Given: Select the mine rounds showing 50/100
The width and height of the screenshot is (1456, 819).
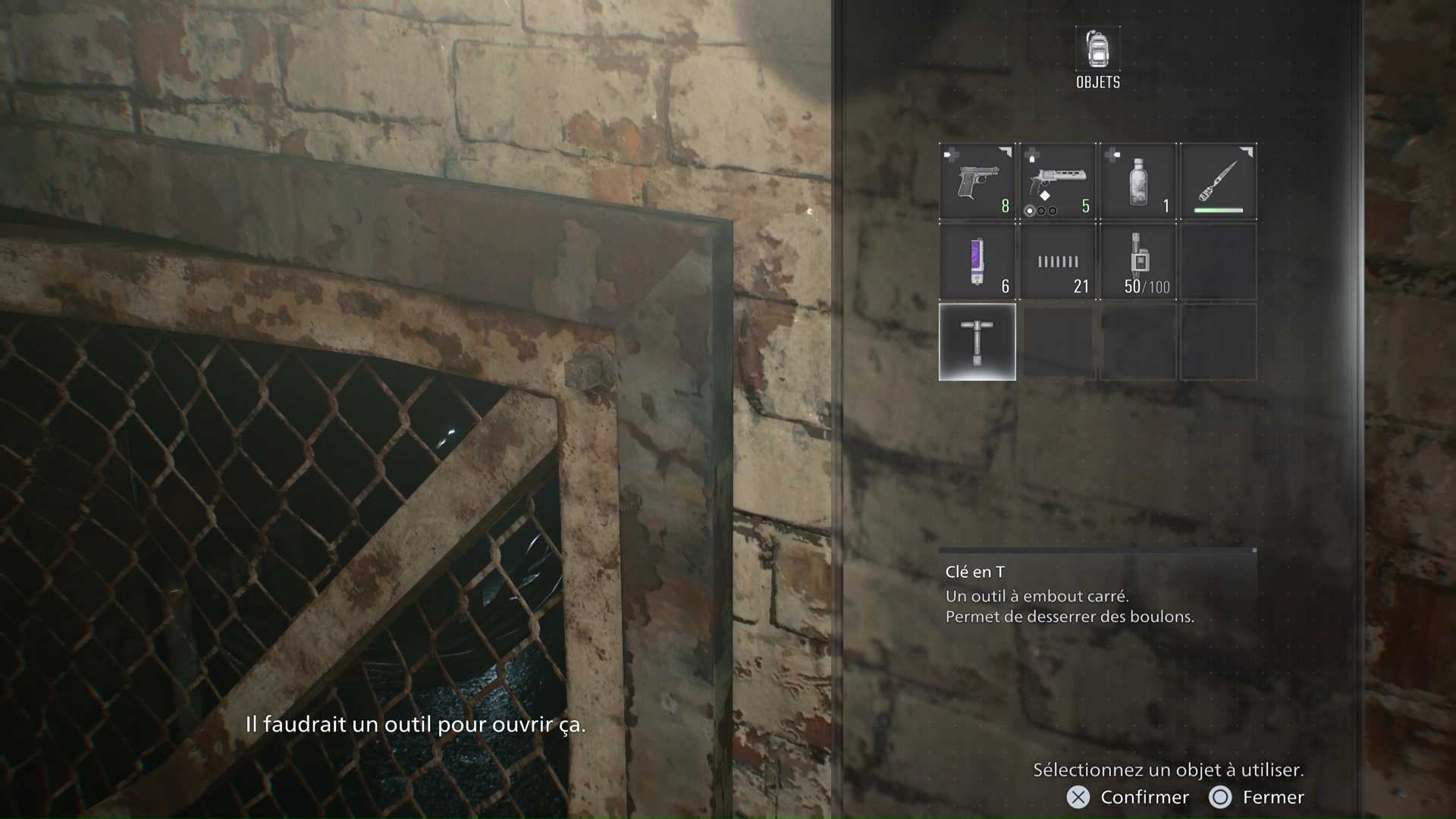Looking at the screenshot, I should point(1137,262).
